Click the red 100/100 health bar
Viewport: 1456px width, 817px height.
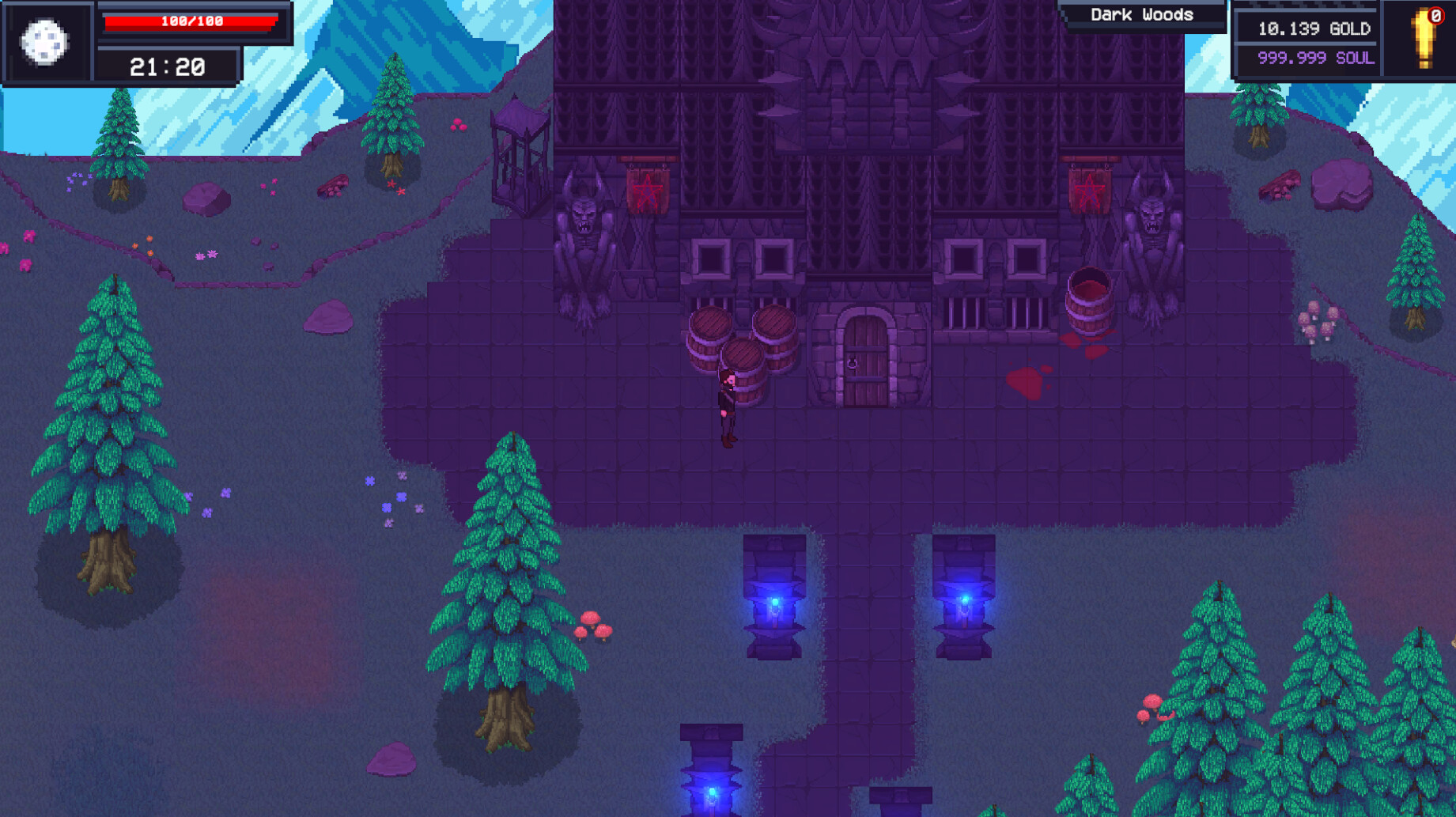click(190, 21)
